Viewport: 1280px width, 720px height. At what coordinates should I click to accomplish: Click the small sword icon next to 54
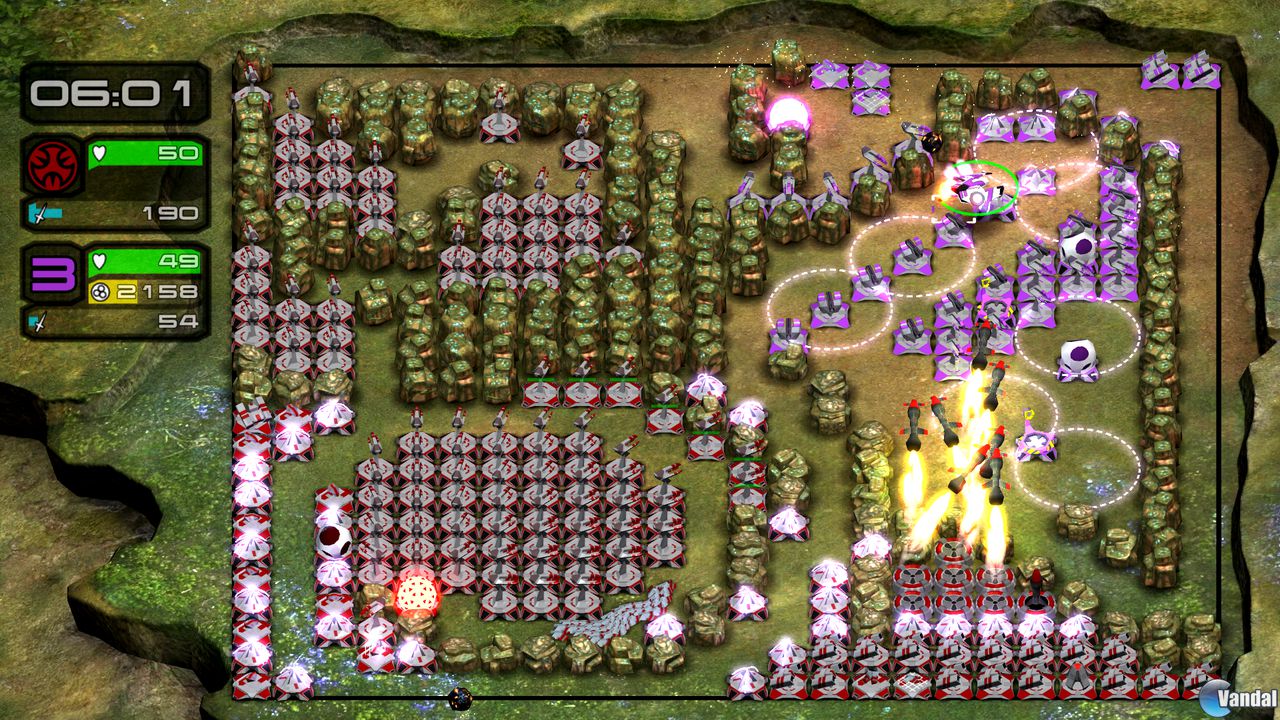pyautogui.click(x=34, y=323)
